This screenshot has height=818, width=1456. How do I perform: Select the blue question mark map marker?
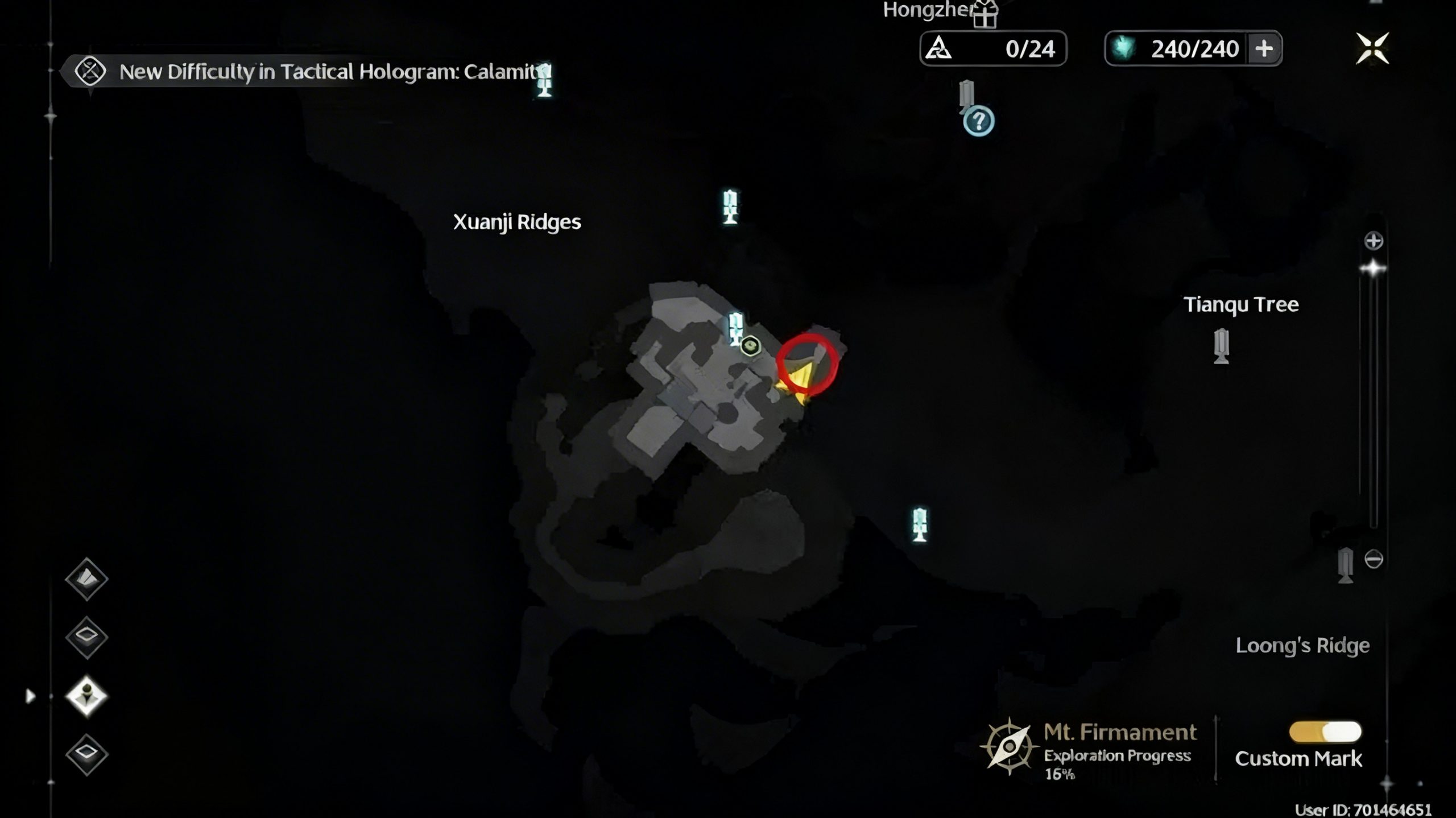(x=978, y=121)
